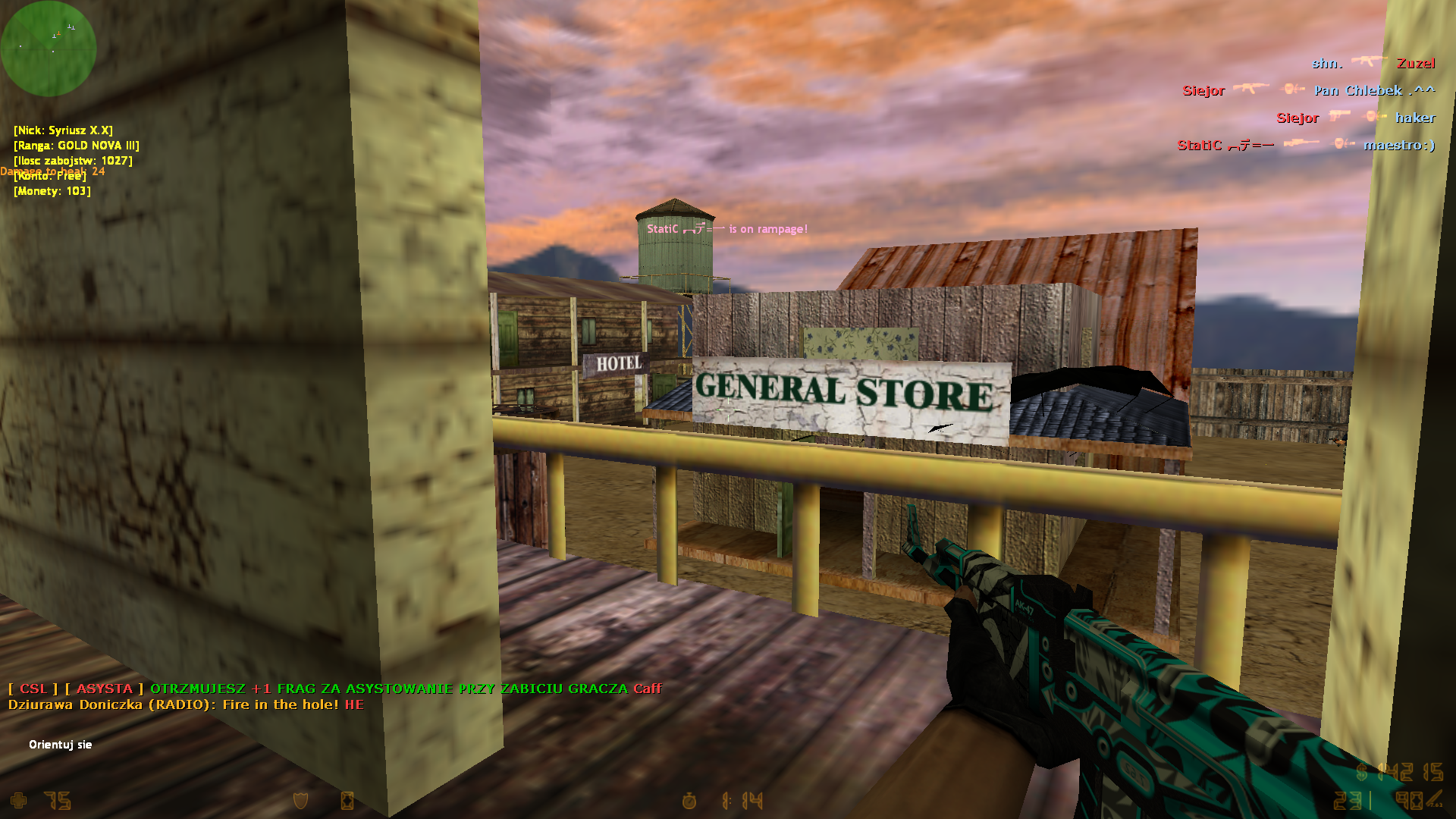The image size is (1456, 819).
Task: Click the circular green radar minimap
Action: point(49,49)
